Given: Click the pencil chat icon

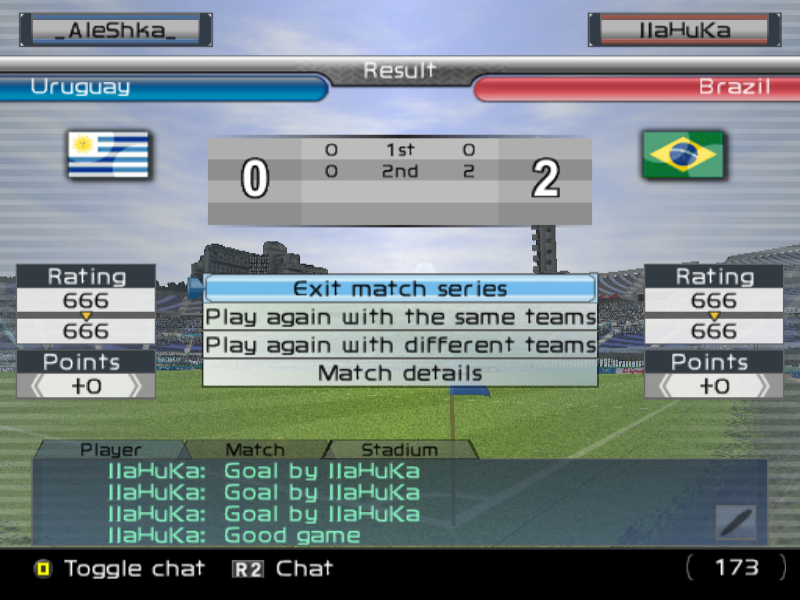Looking at the screenshot, I should (x=735, y=522).
